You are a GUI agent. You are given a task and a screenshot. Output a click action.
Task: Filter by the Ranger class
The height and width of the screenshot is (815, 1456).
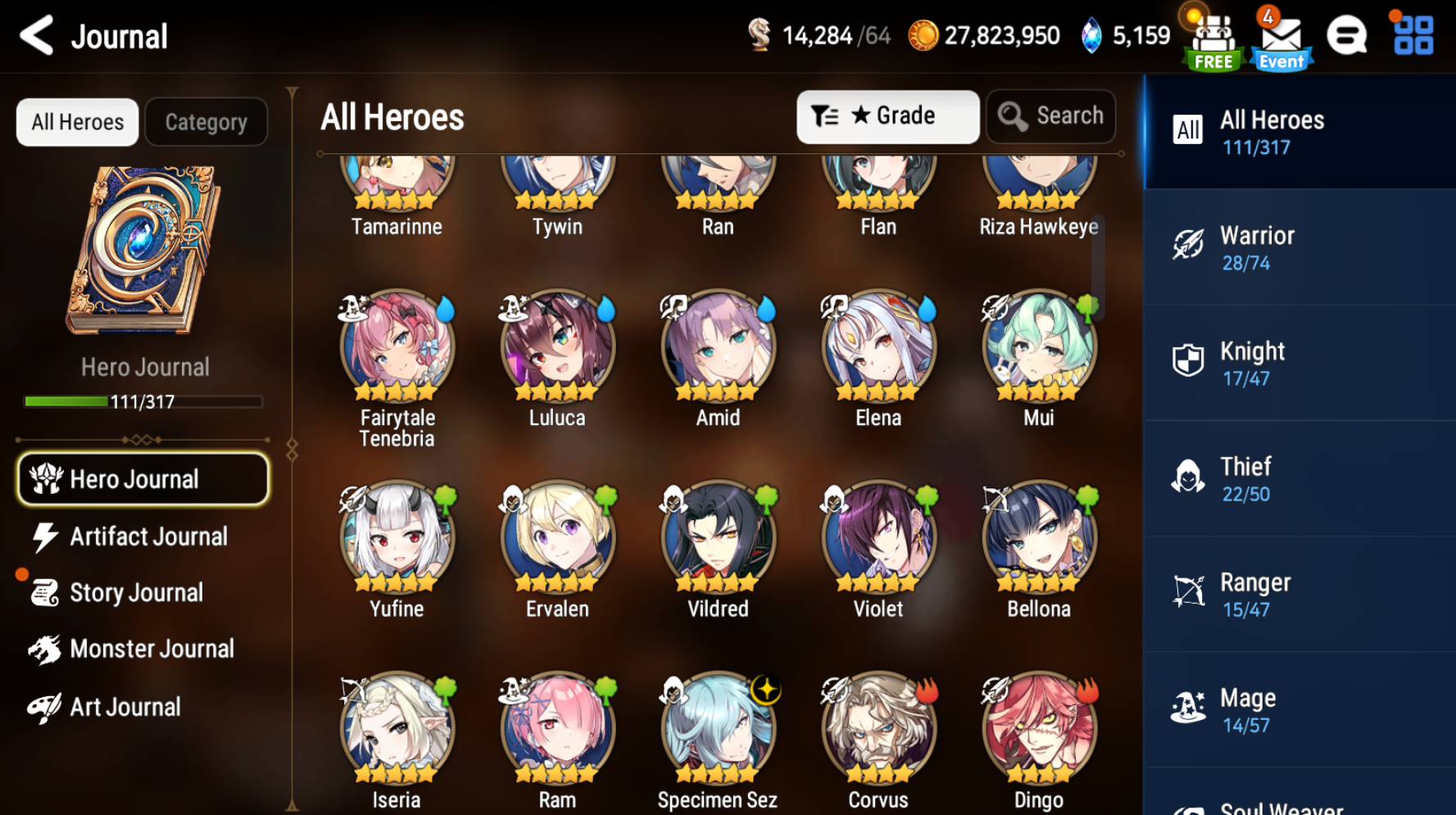1298,594
